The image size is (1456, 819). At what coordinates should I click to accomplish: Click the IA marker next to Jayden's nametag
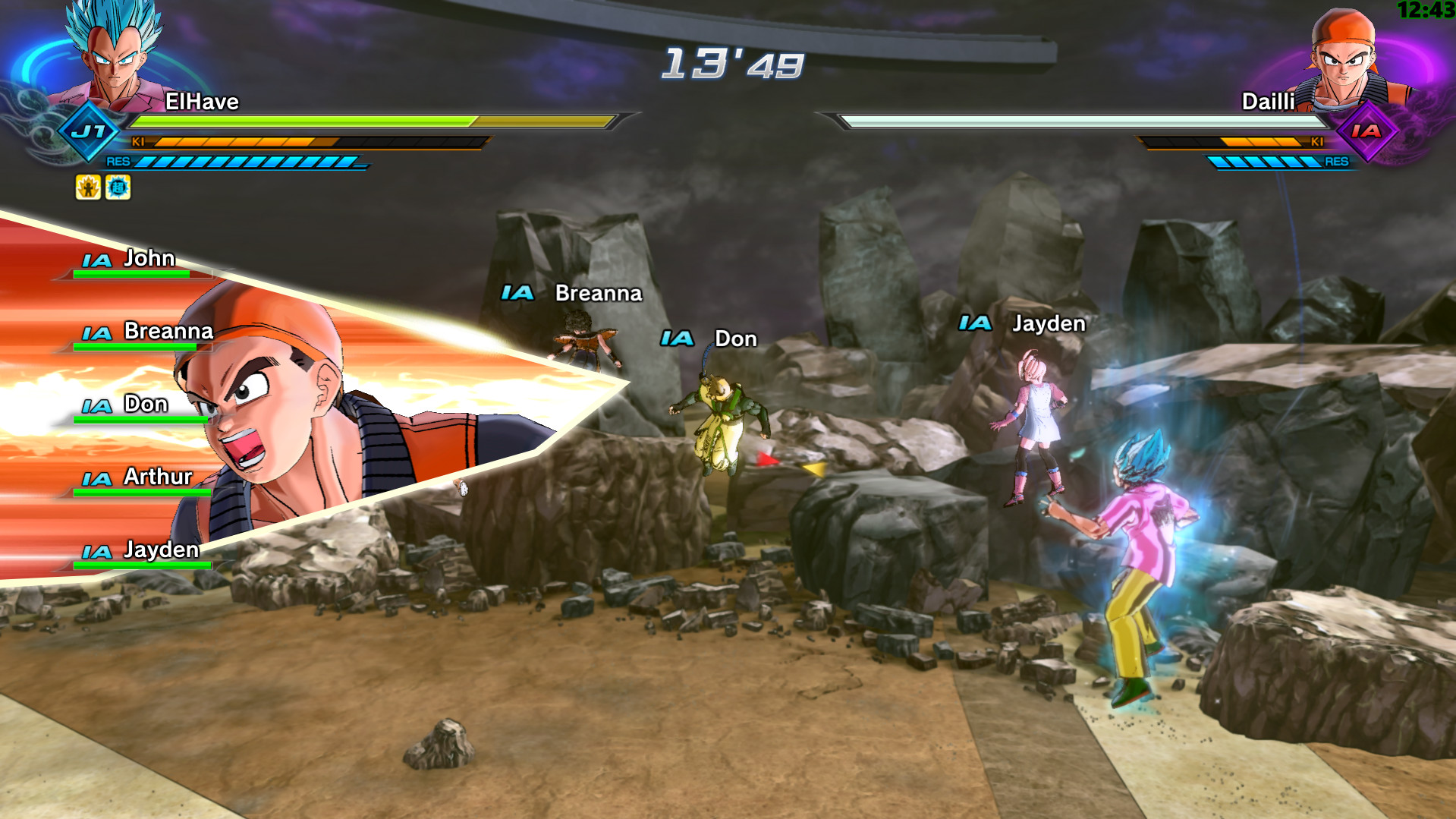tap(976, 323)
